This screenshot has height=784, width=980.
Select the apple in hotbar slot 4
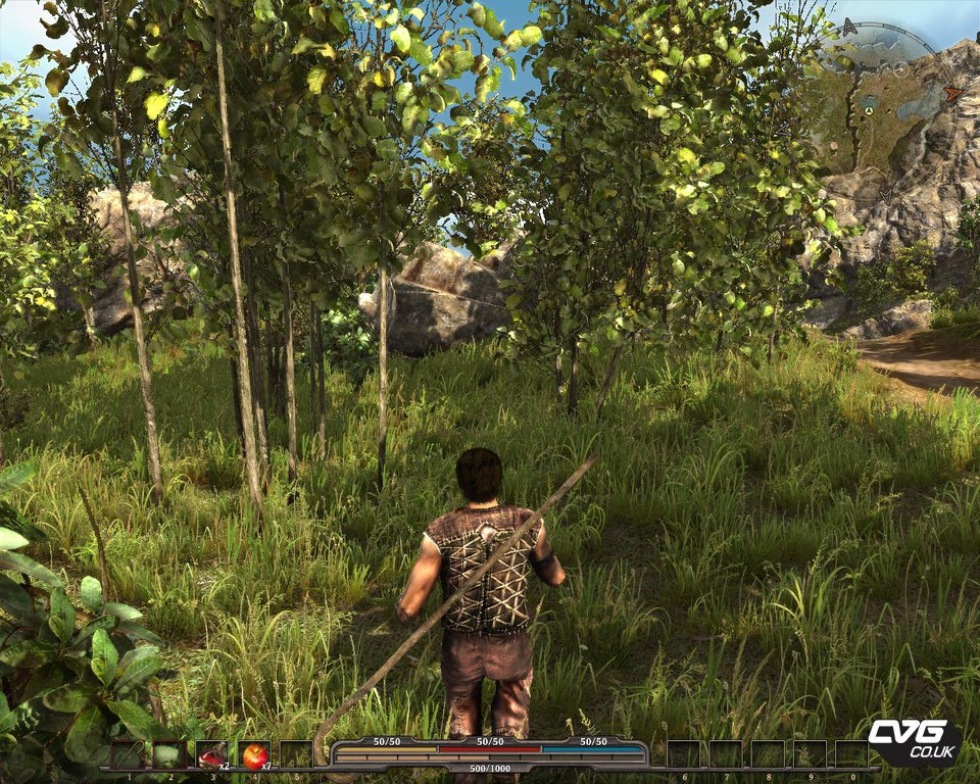click(x=255, y=755)
